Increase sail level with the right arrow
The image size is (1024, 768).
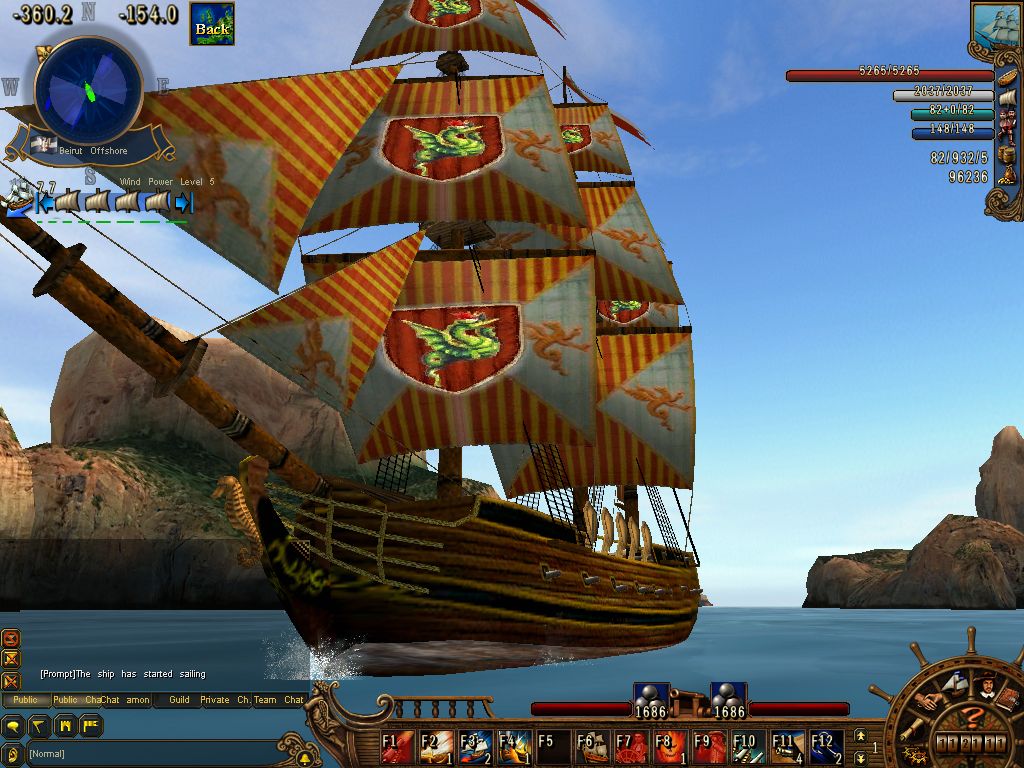point(184,203)
